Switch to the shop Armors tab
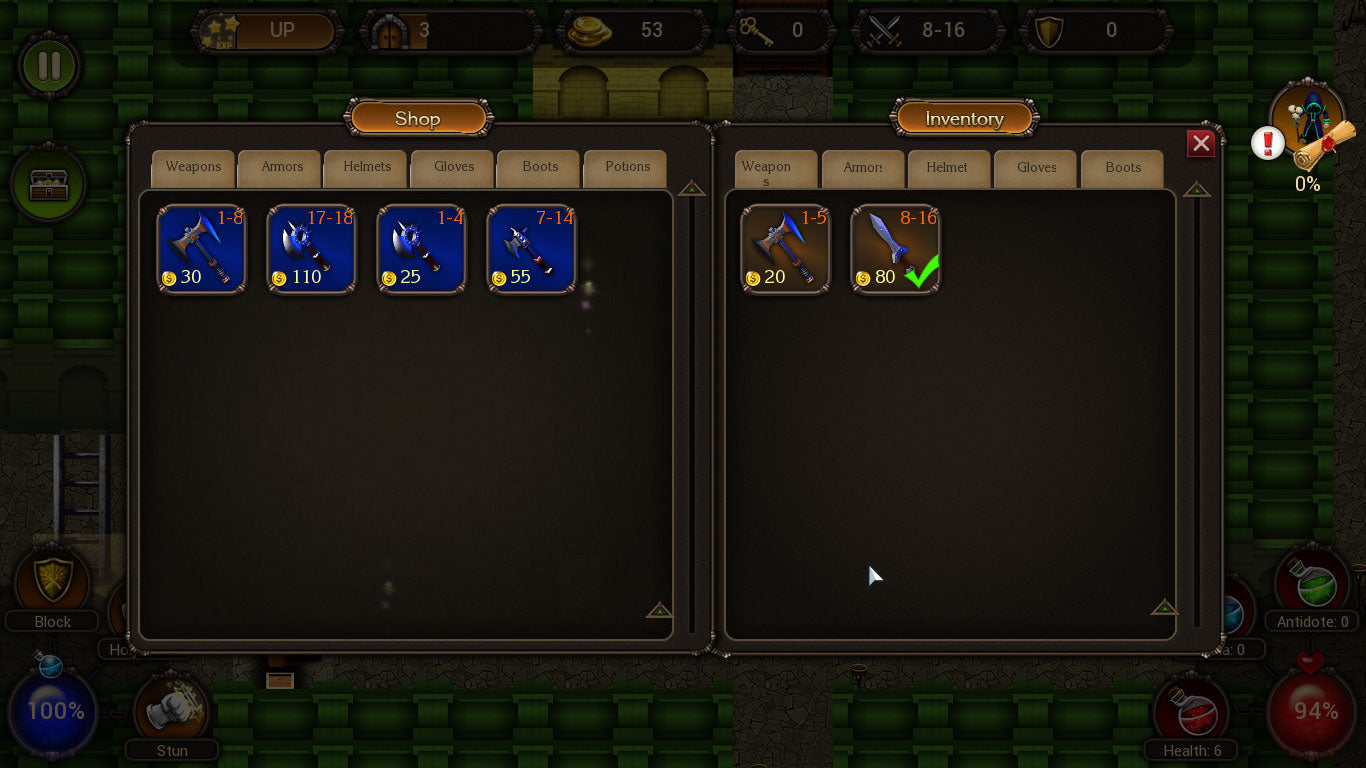1366x768 pixels. [x=281, y=168]
